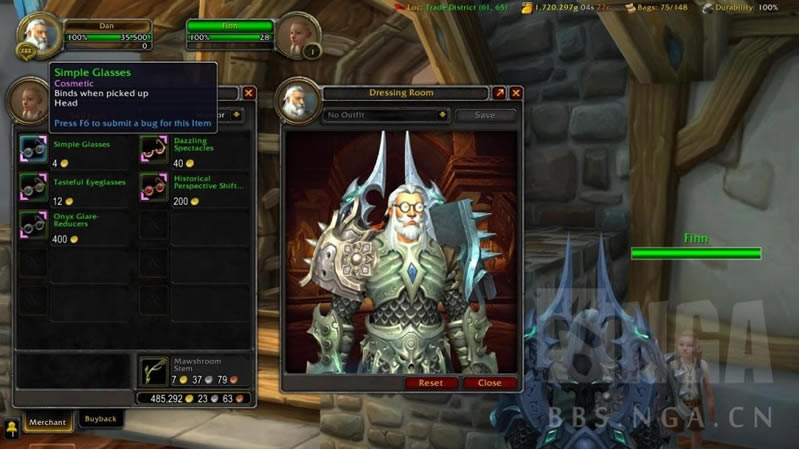Select the Merchant tab
Viewport: 799px width, 449px height.
[x=46, y=422]
